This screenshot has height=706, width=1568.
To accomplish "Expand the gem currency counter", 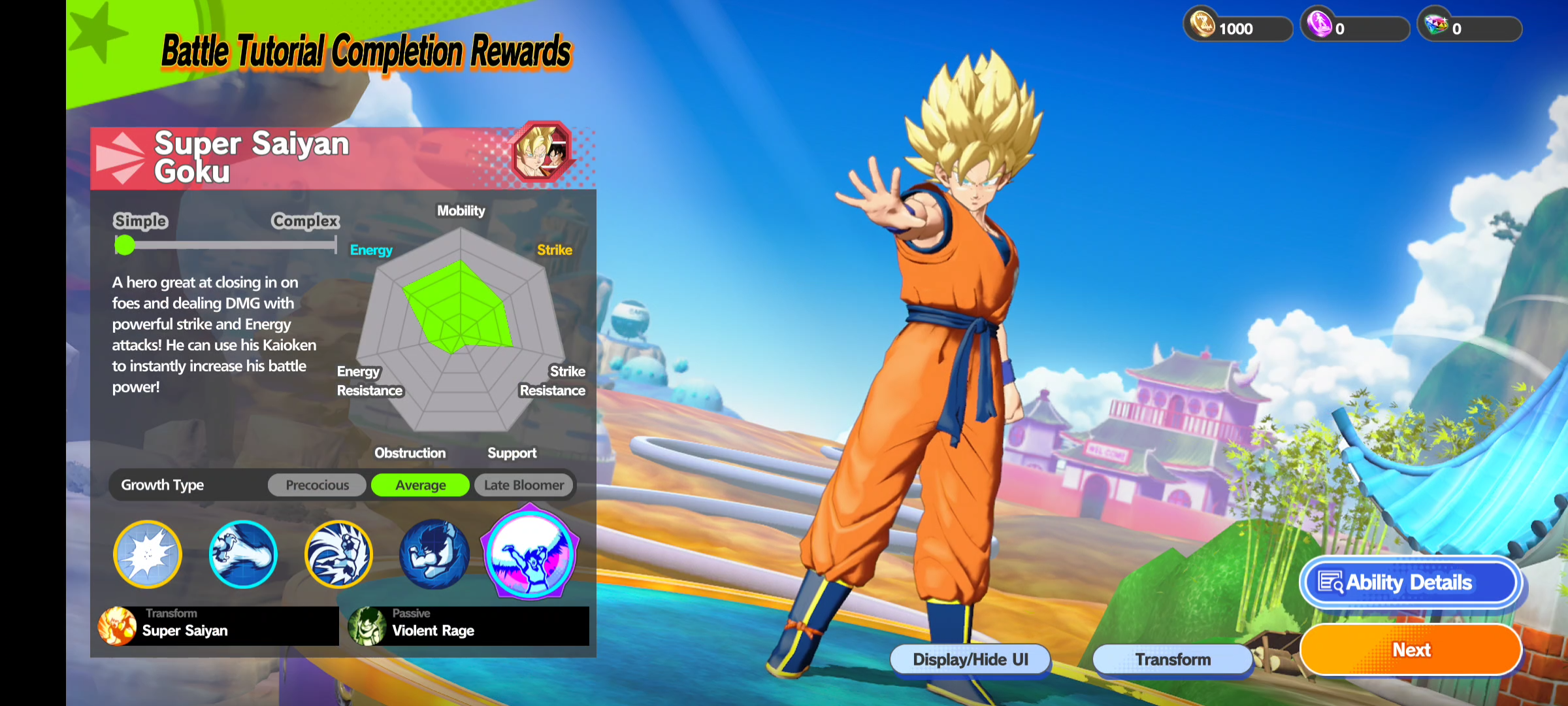I will 1470,27.
